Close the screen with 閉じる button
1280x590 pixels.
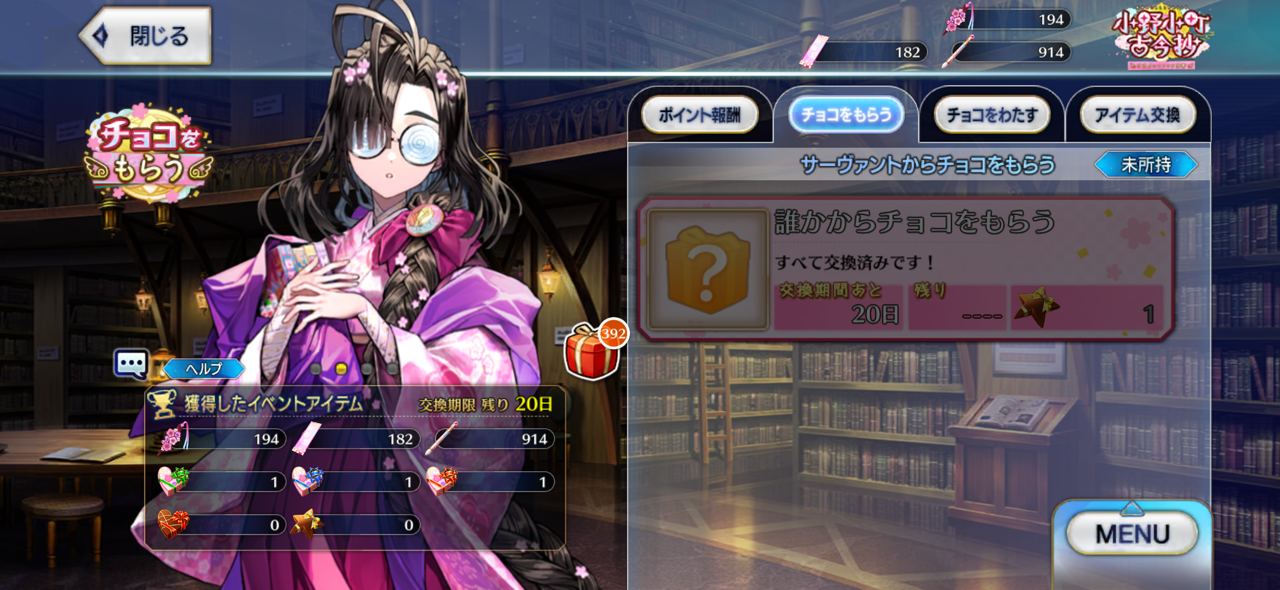(146, 36)
